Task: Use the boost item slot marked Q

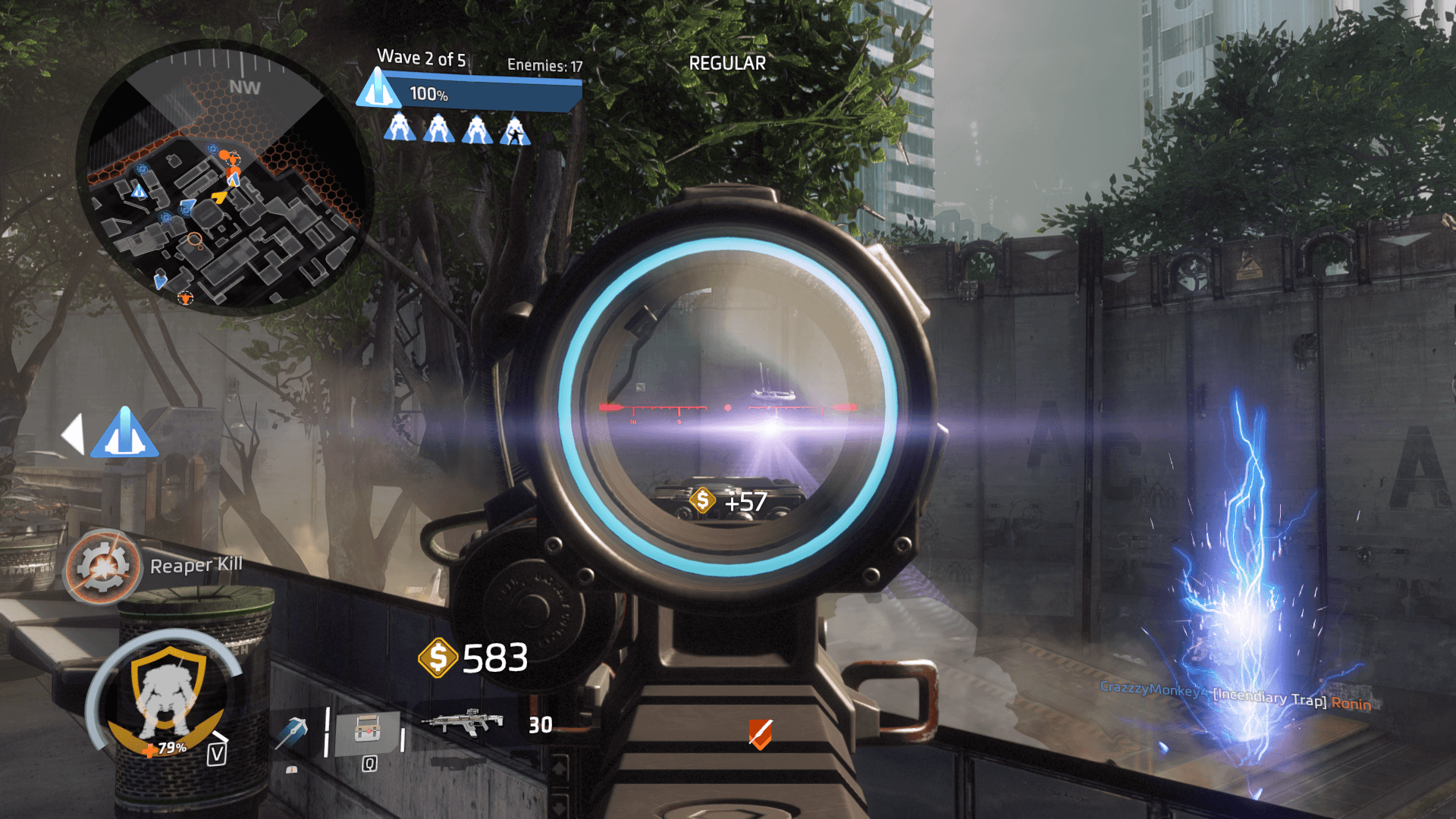Action: click(x=368, y=733)
